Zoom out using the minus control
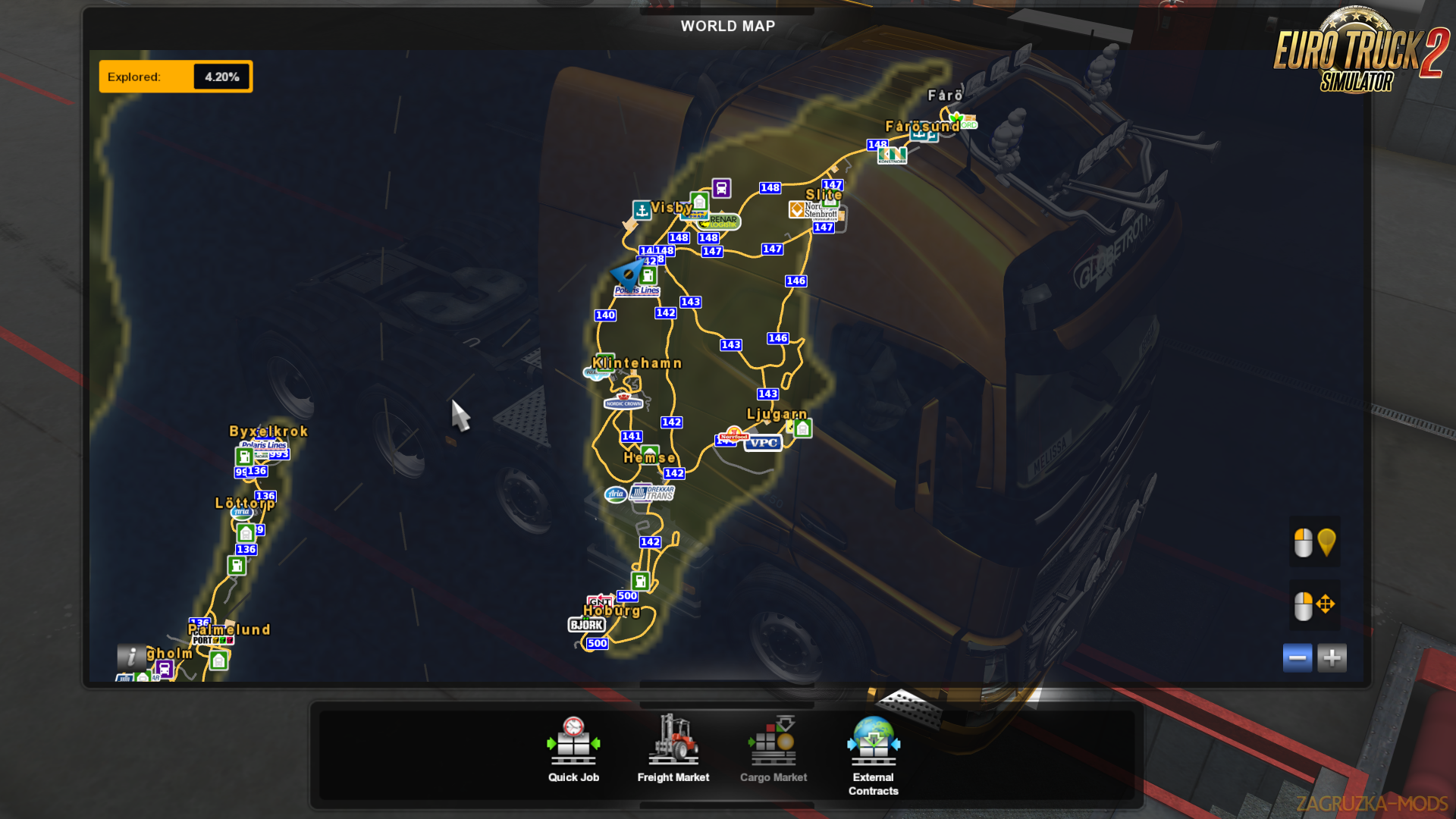Screen dimensions: 1456x819 [x=1298, y=657]
